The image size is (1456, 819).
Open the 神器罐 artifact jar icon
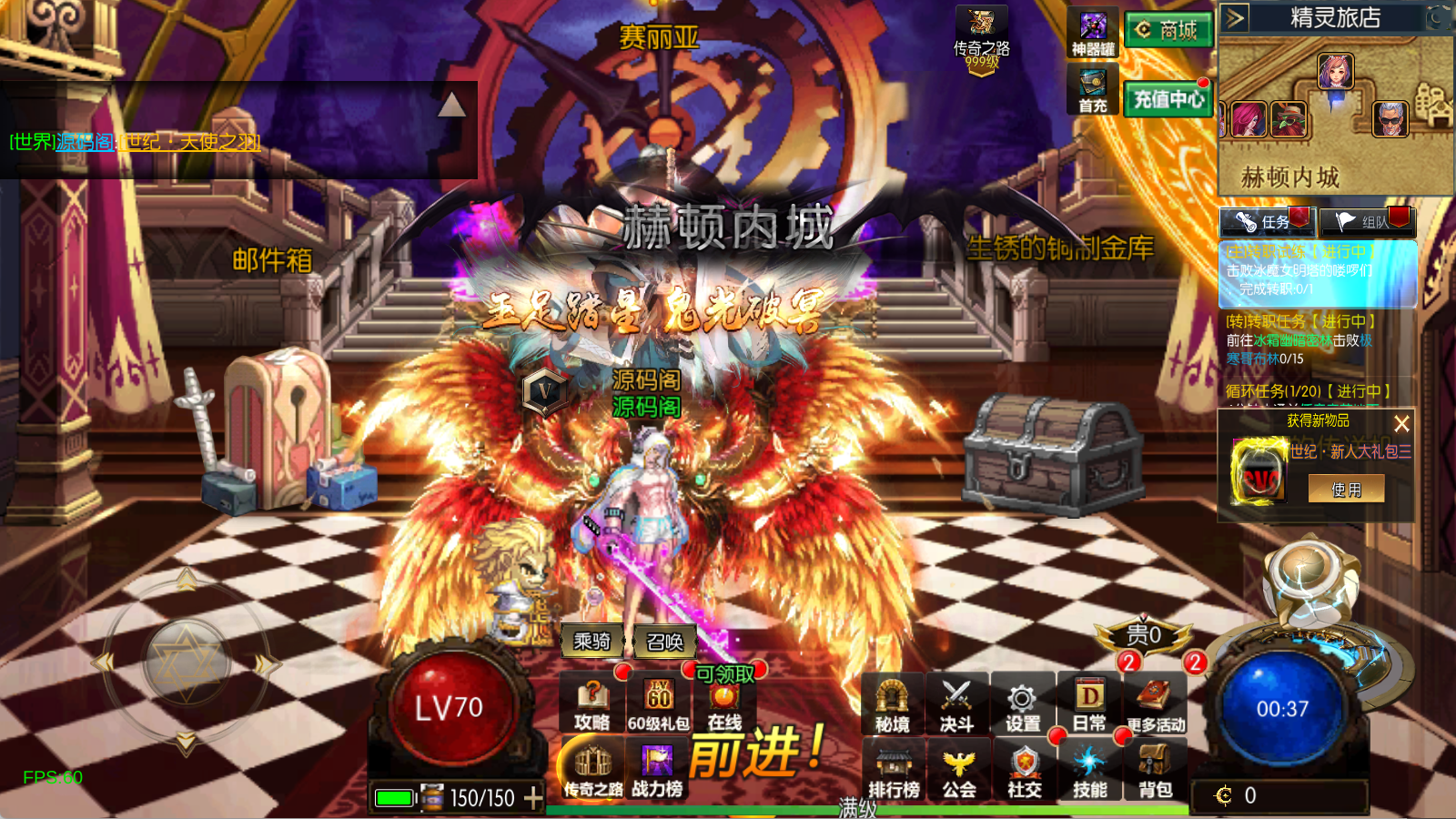[x=1093, y=34]
